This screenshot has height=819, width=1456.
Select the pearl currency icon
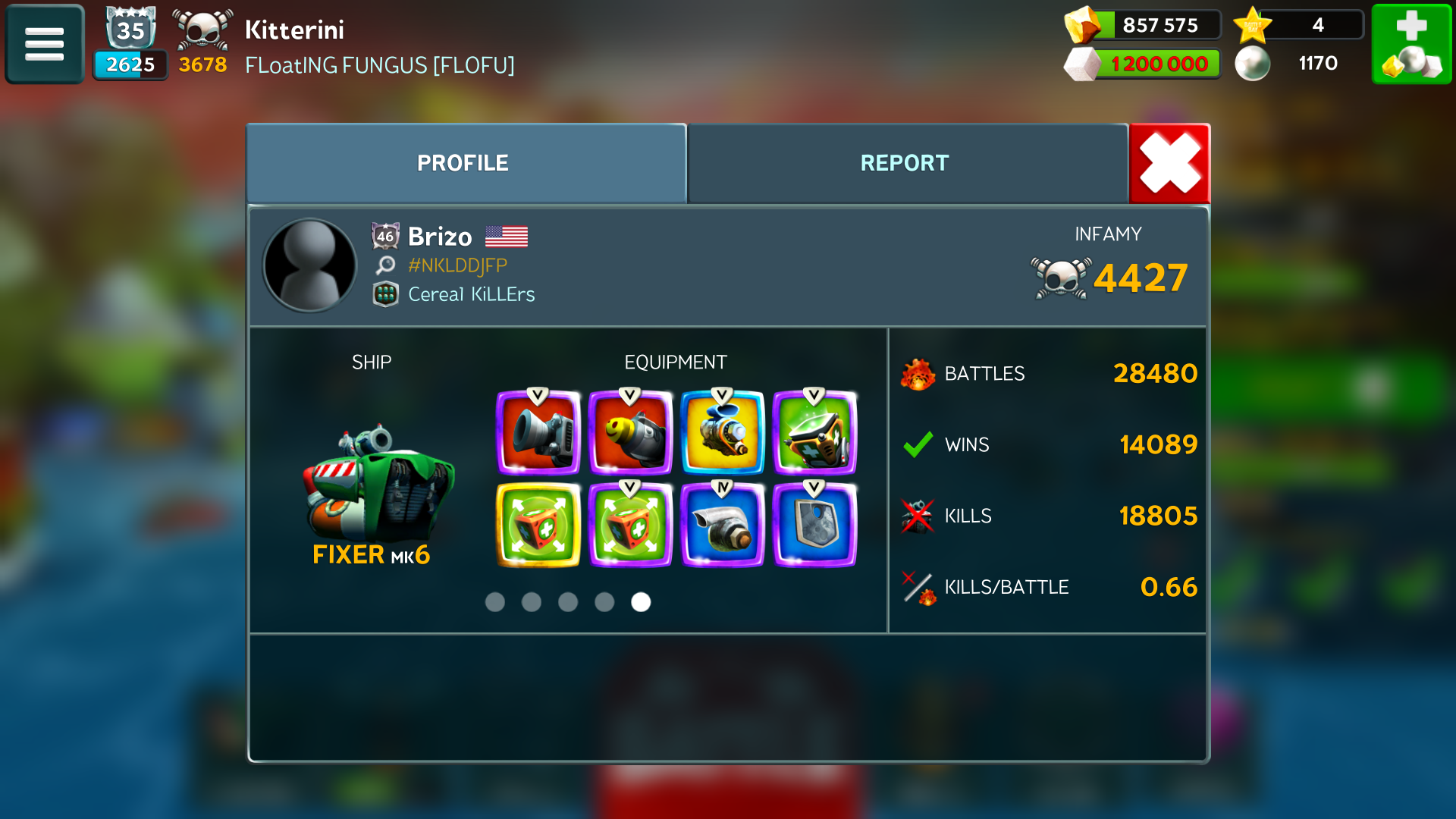1253,64
